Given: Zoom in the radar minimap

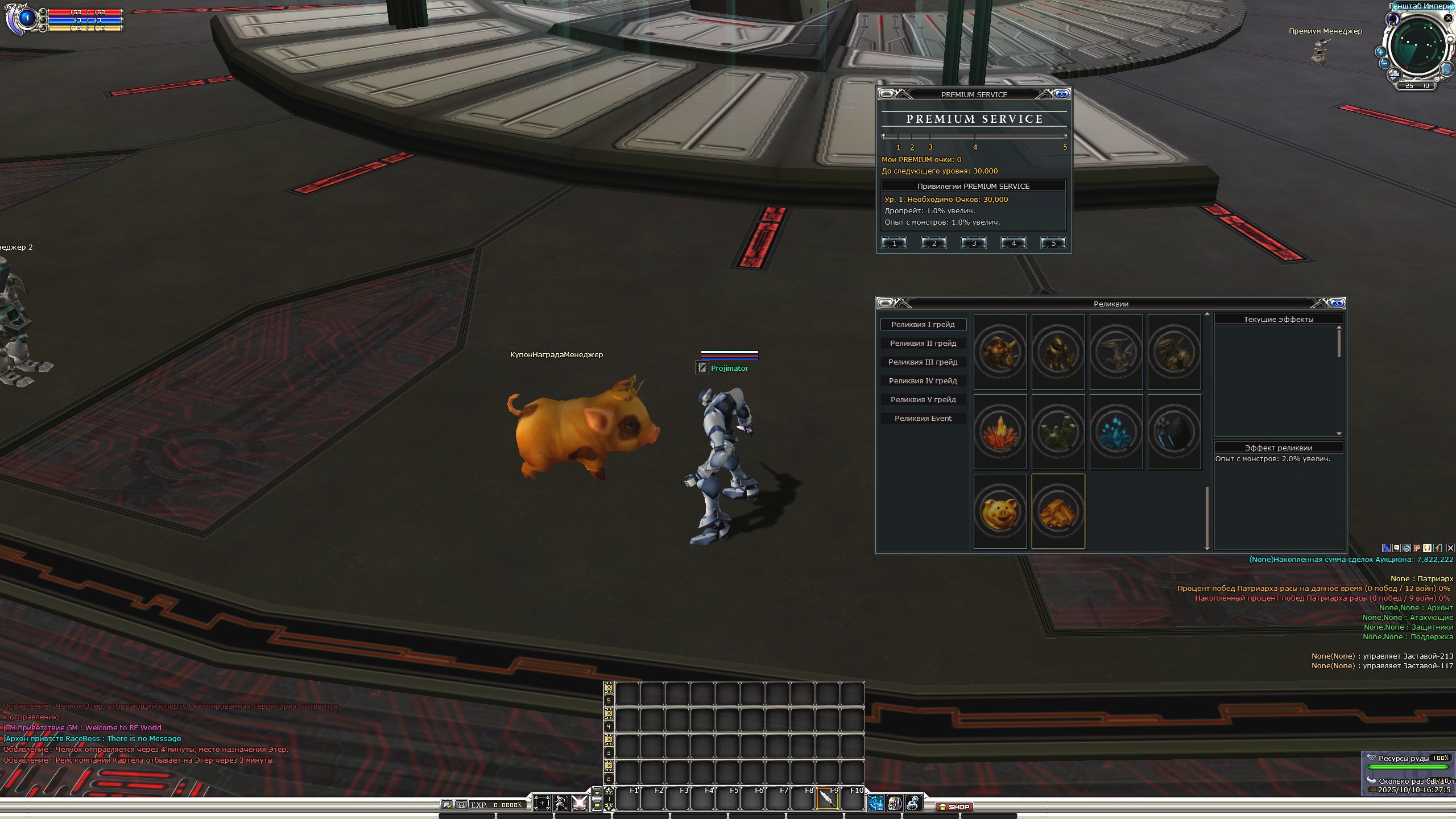Looking at the screenshot, I should pos(1380,52).
